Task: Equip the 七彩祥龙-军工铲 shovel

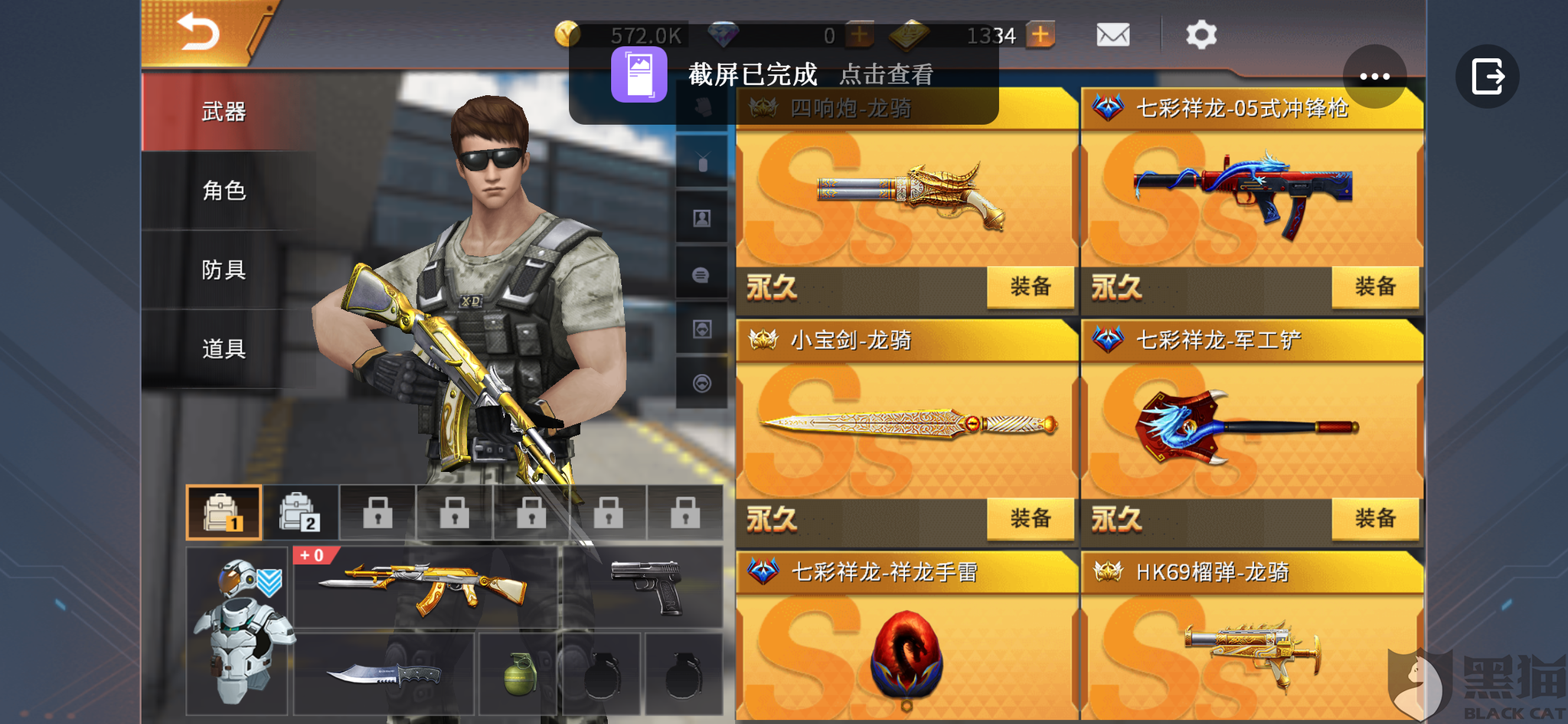Action: point(1375,519)
